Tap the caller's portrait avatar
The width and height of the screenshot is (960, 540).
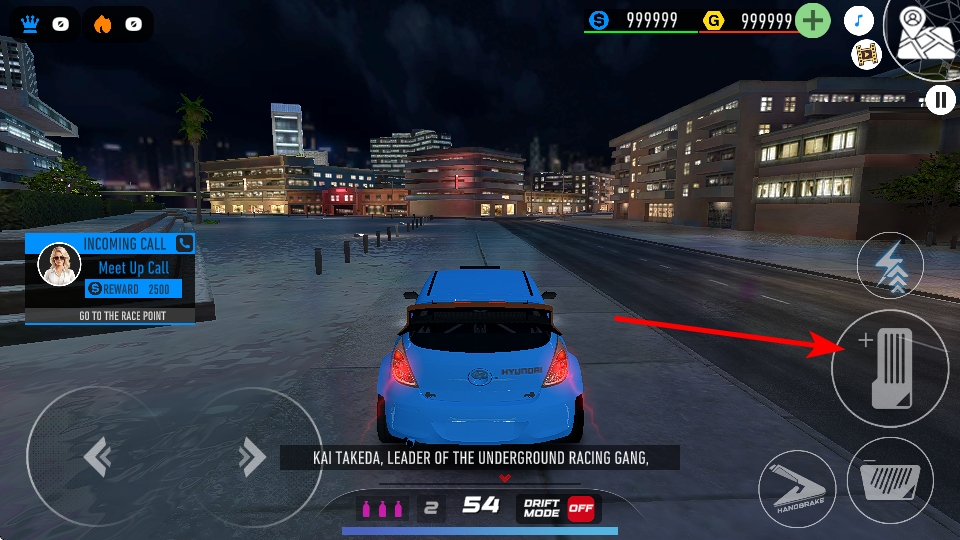(58, 265)
